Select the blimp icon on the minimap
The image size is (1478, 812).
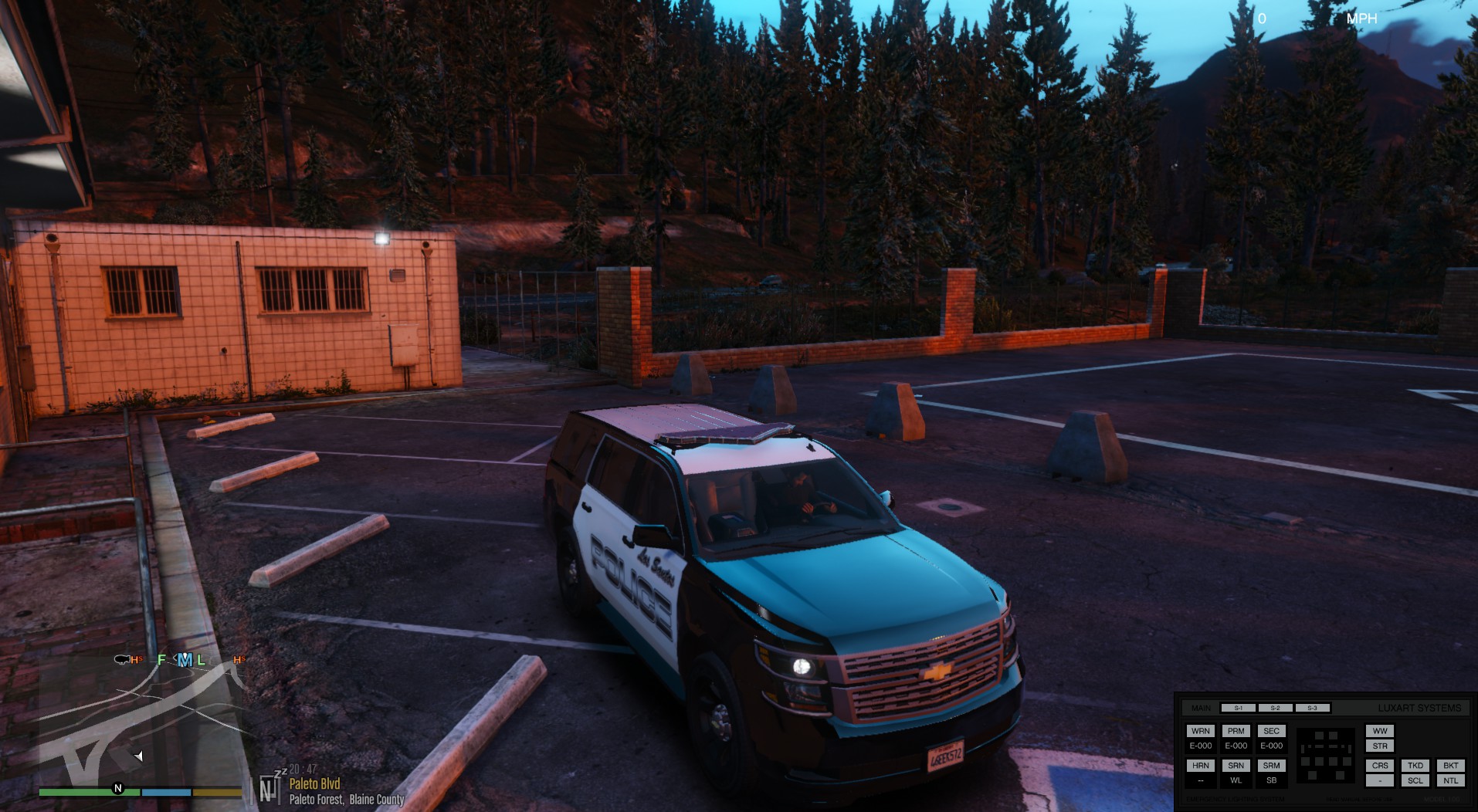(x=122, y=659)
